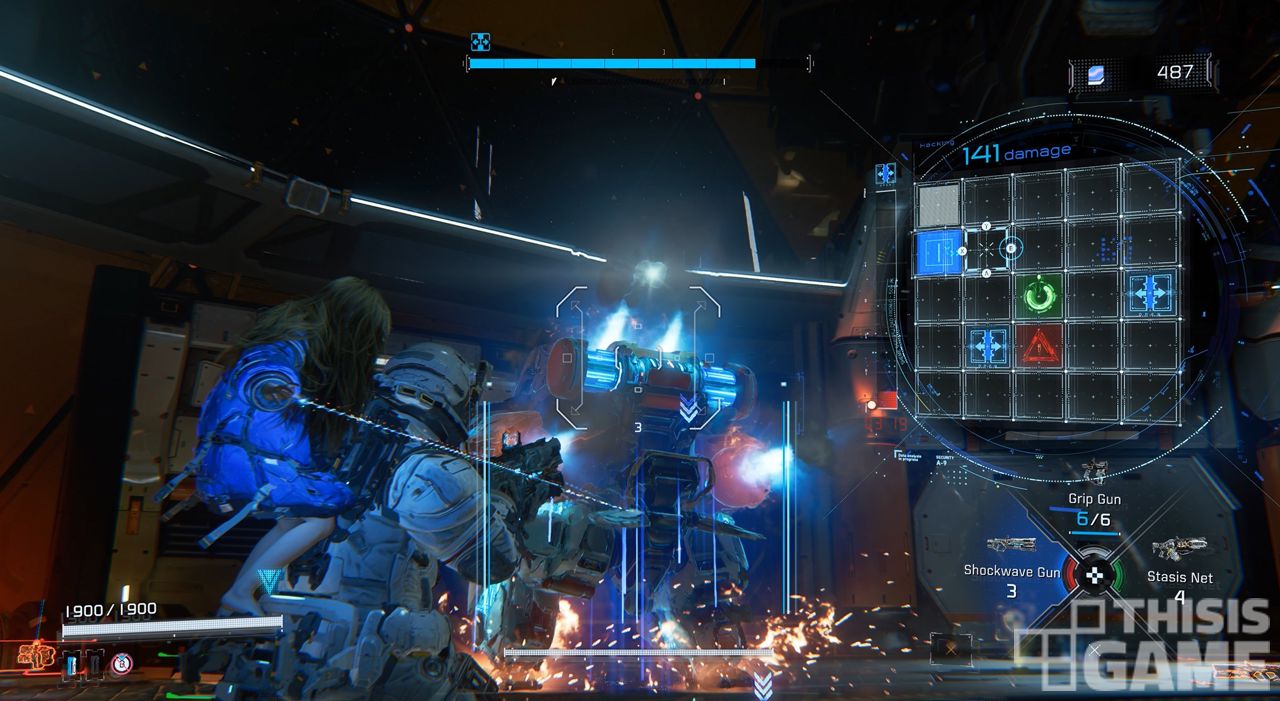Click the THISIS GAME watermark logo

pyautogui.click(x=1147, y=645)
